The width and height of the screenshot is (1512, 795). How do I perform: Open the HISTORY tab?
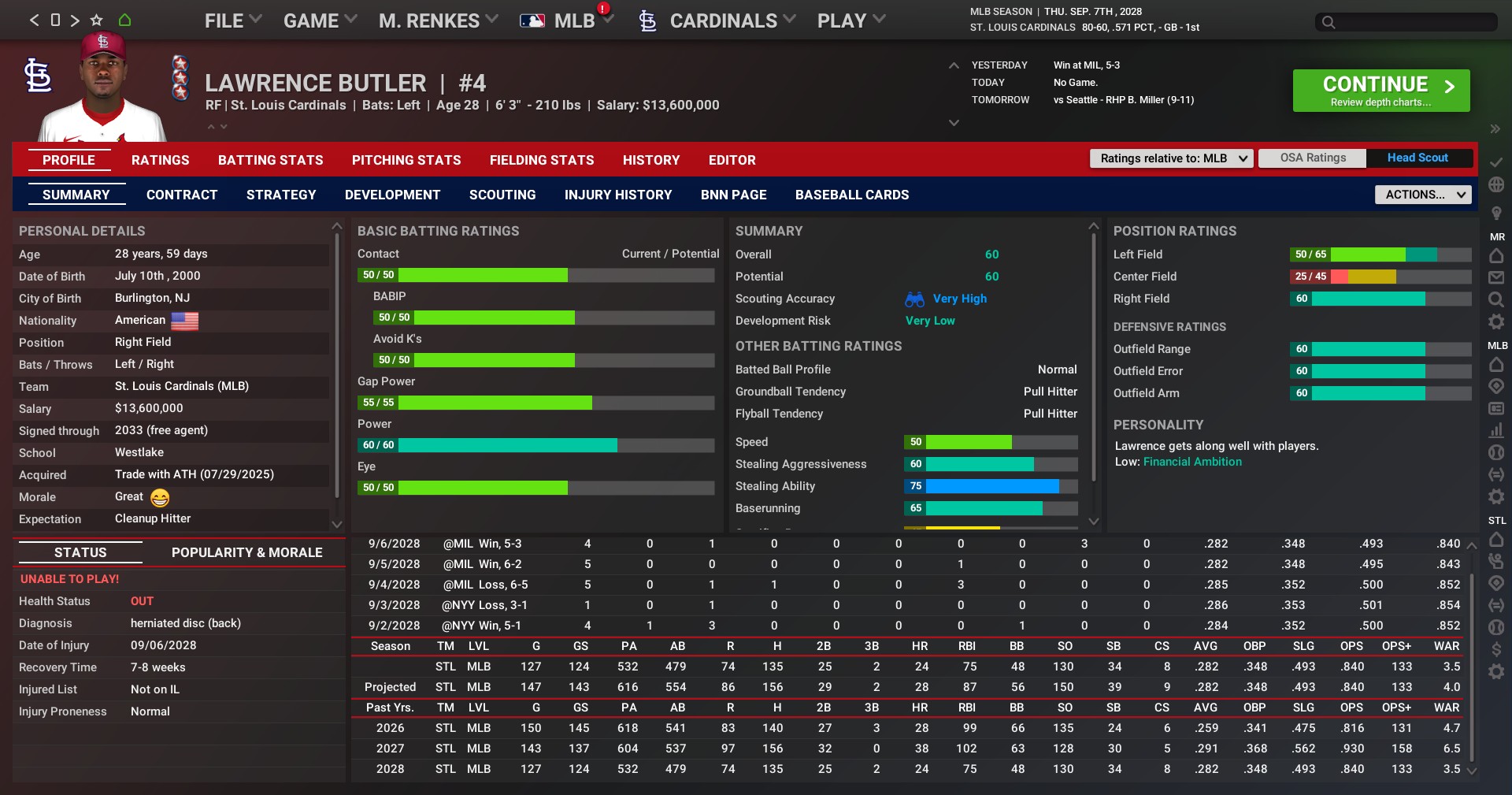(x=650, y=160)
